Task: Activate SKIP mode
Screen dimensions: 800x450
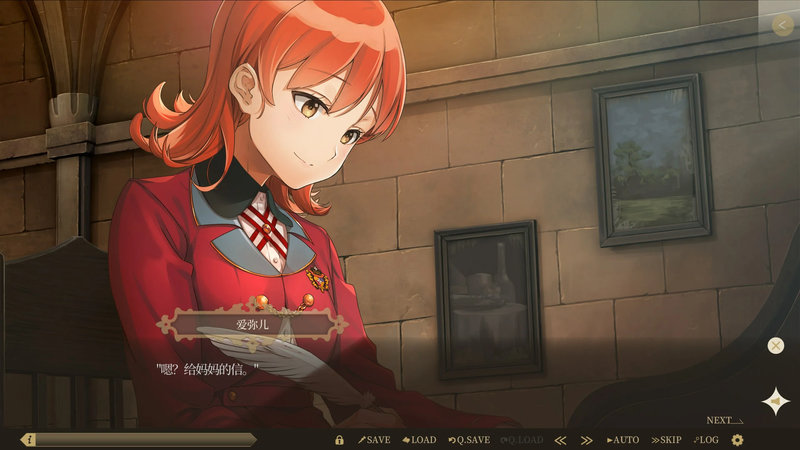Action: pyautogui.click(x=667, y=440)
